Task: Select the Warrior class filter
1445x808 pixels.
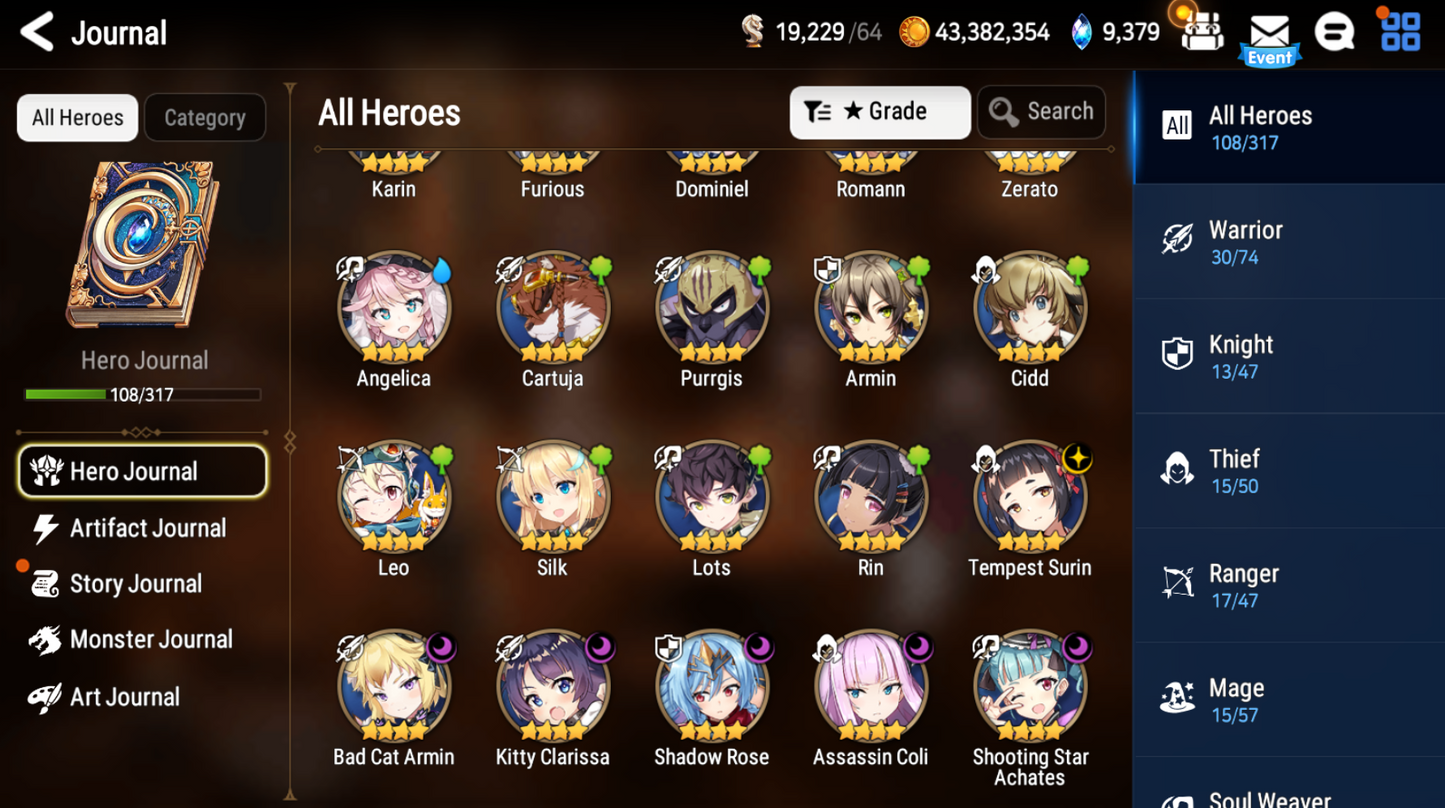Action: click(1288, 242)
